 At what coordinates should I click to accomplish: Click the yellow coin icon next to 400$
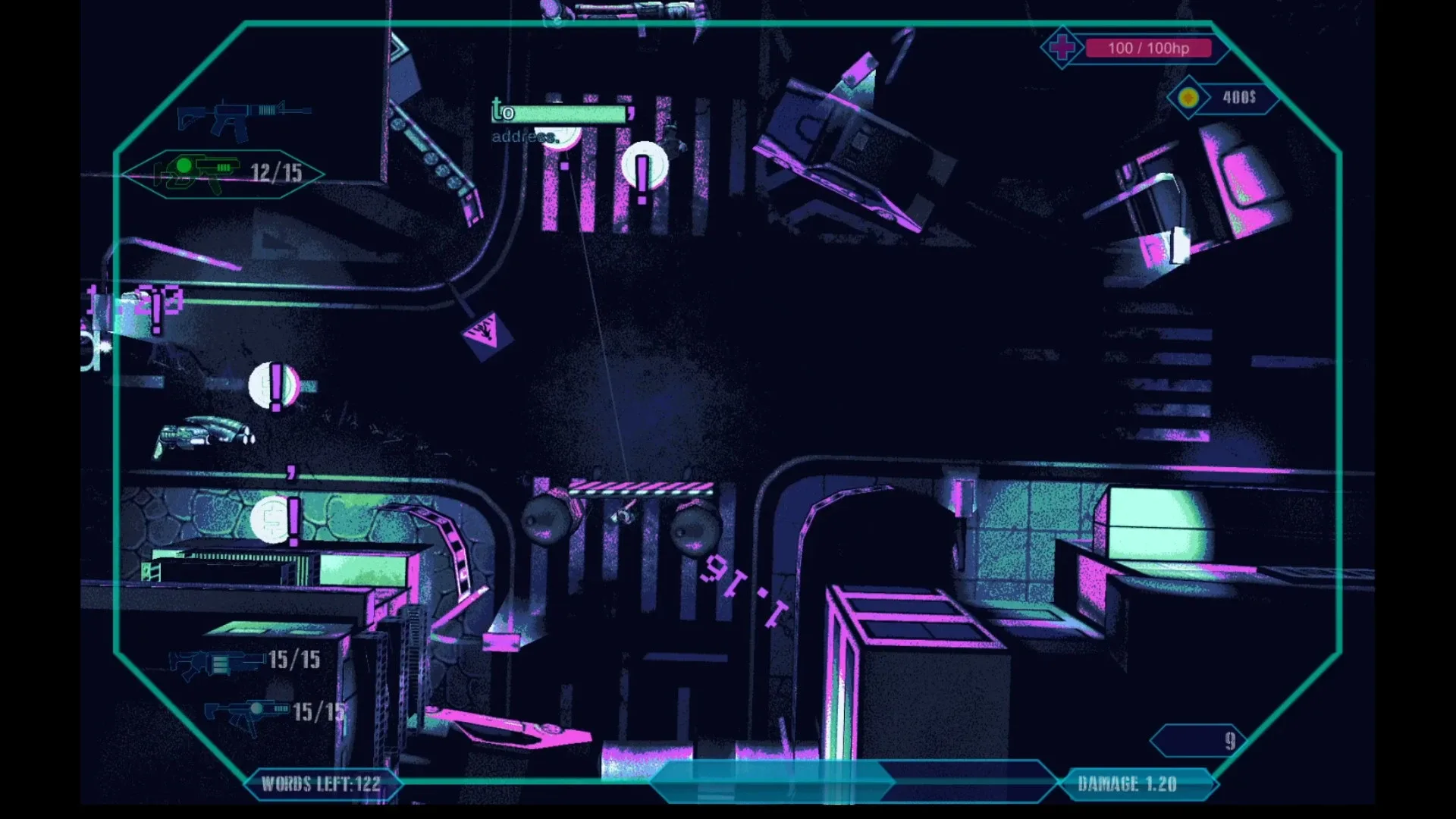point(1188,97)
